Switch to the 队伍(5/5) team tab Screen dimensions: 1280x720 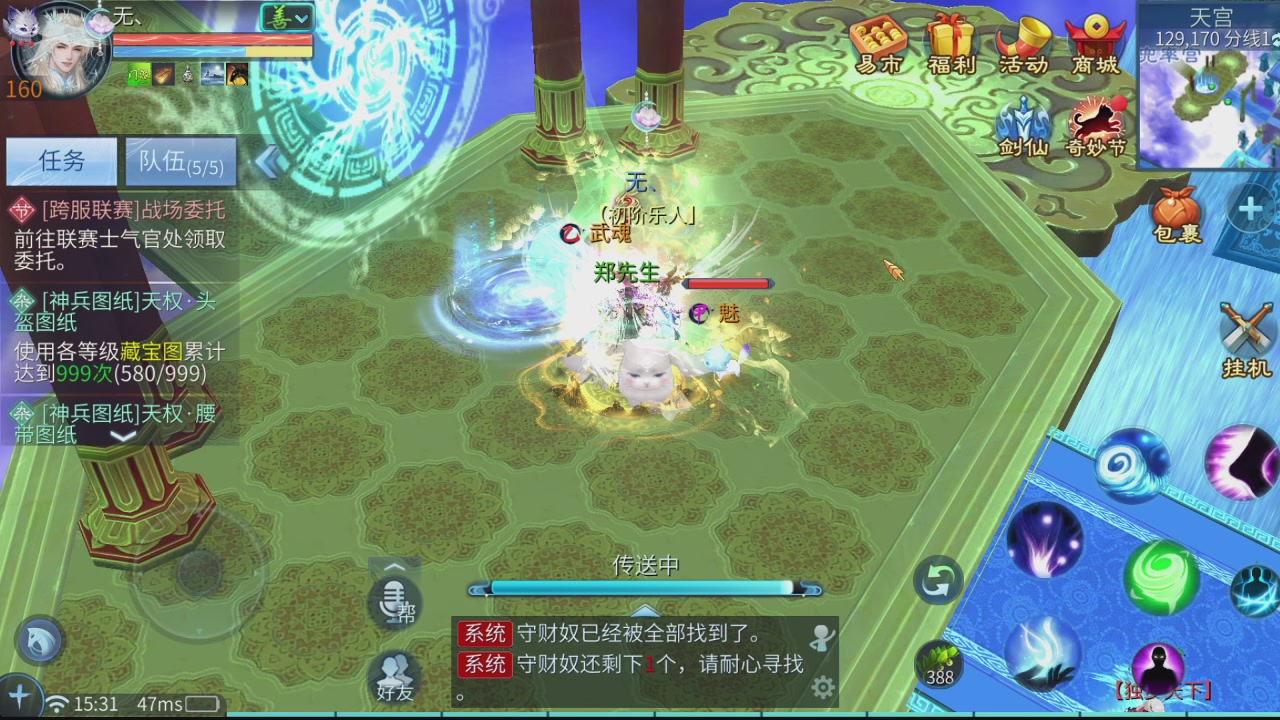pos(178,161)
